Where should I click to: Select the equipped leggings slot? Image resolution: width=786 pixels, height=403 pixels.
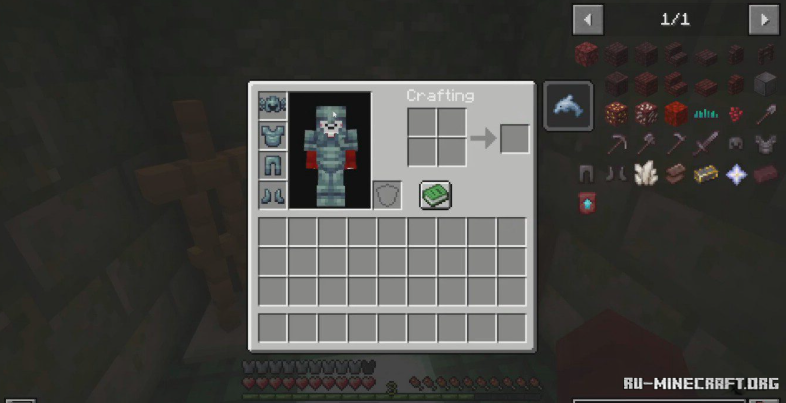(x=273, y=165)
